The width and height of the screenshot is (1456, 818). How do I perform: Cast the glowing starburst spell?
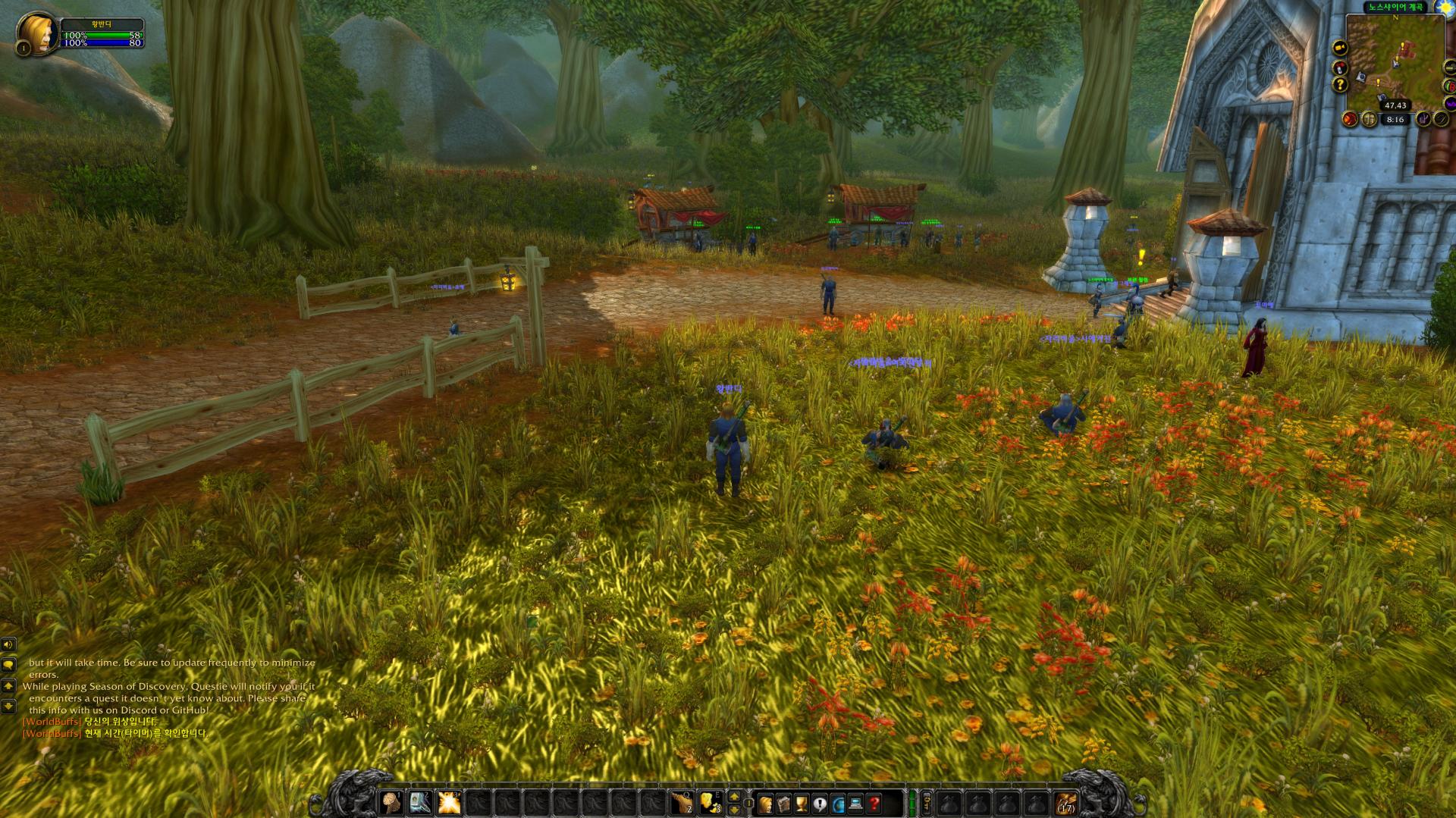pyautogui.click(x=449, y=803)
